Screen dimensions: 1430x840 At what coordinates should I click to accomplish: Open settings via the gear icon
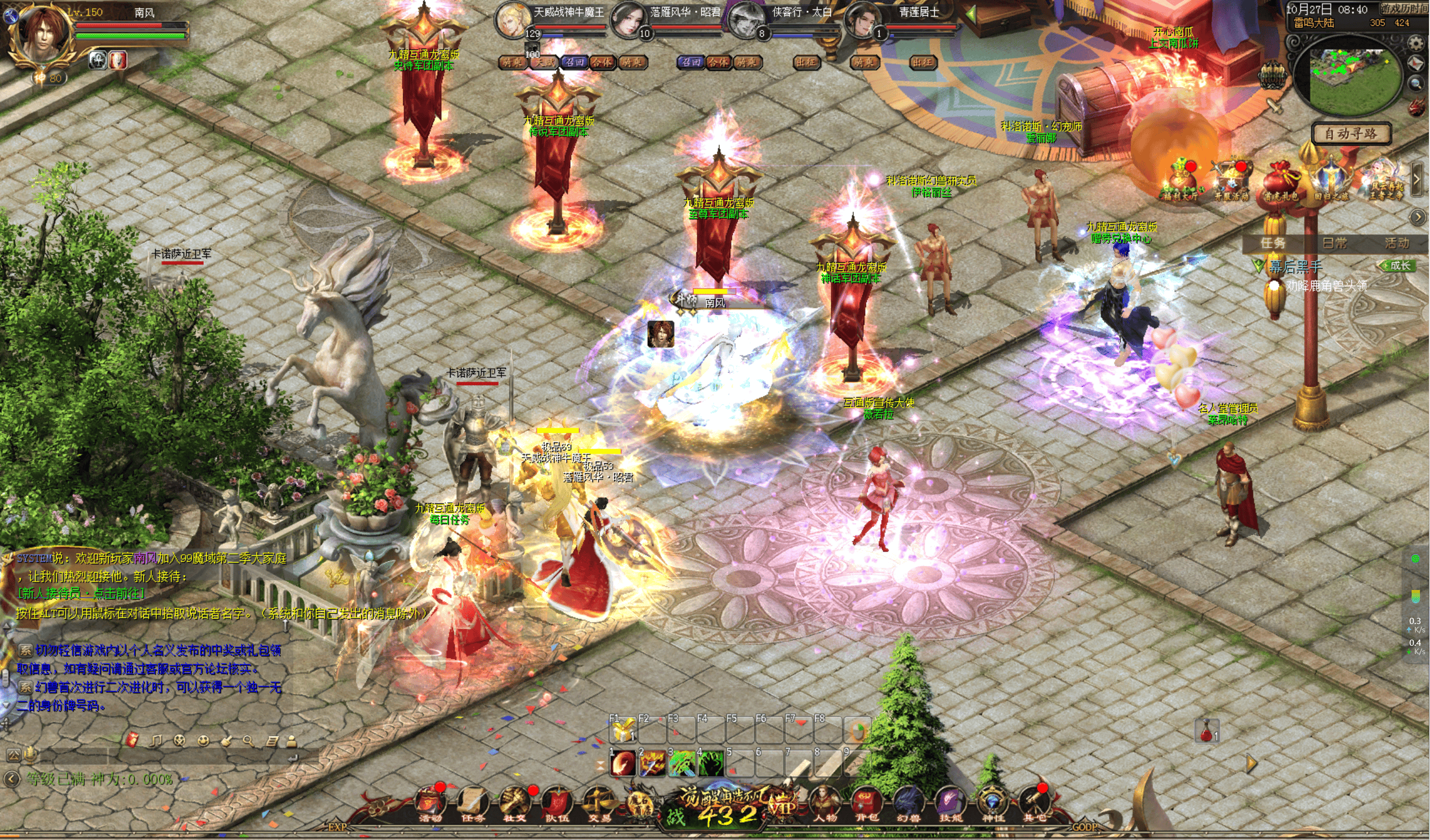pos(1417,43)
